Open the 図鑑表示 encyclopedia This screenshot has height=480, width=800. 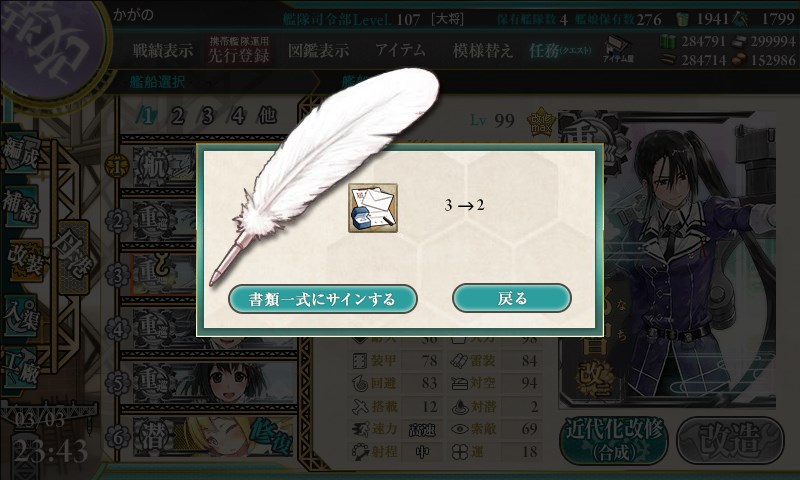tap(318, 50)
